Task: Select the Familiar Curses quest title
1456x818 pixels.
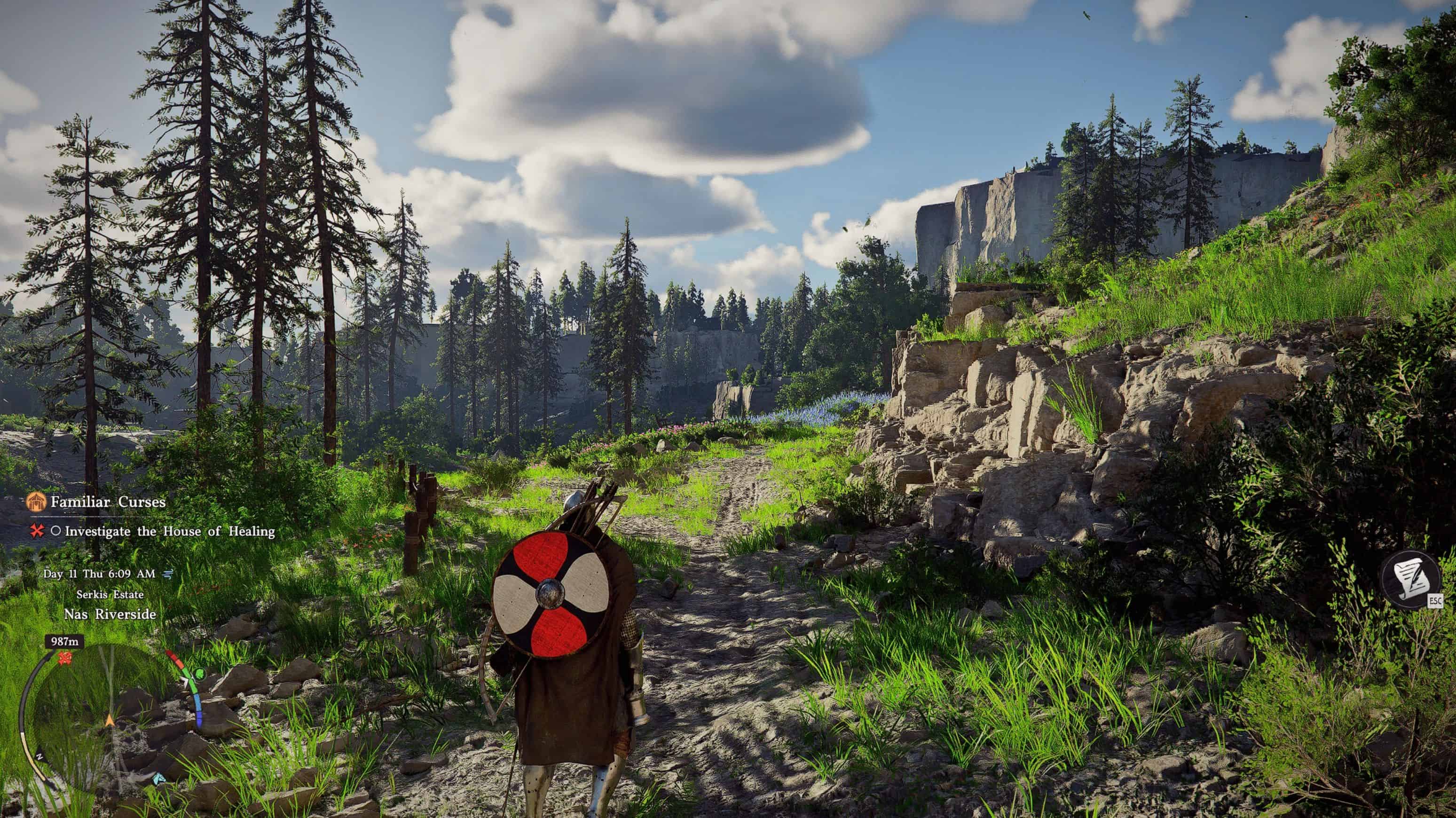Action: click(108, 502)
